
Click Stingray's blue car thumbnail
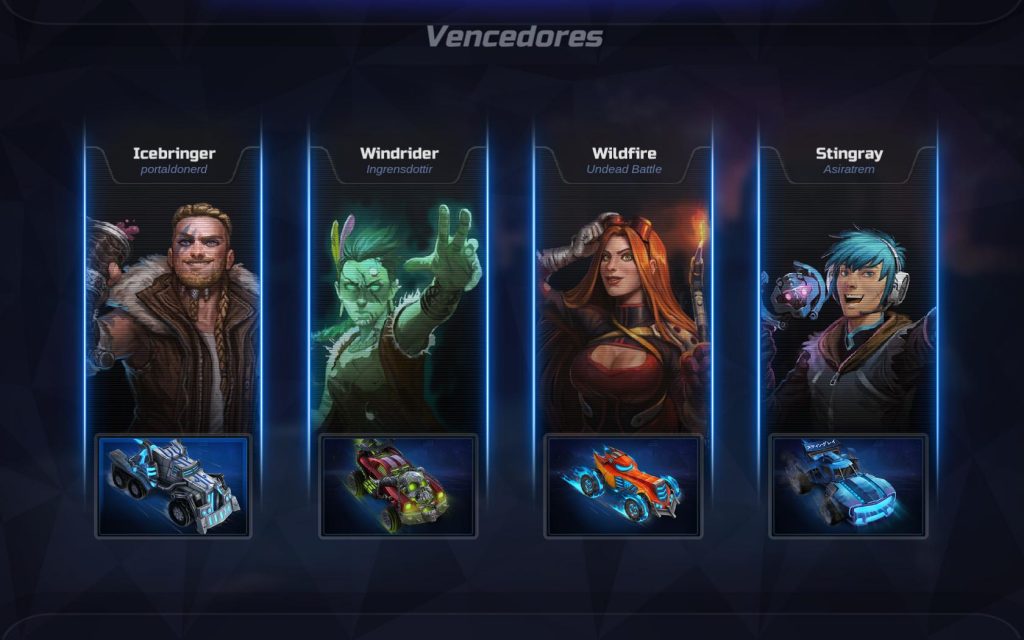tap(848, 486)
